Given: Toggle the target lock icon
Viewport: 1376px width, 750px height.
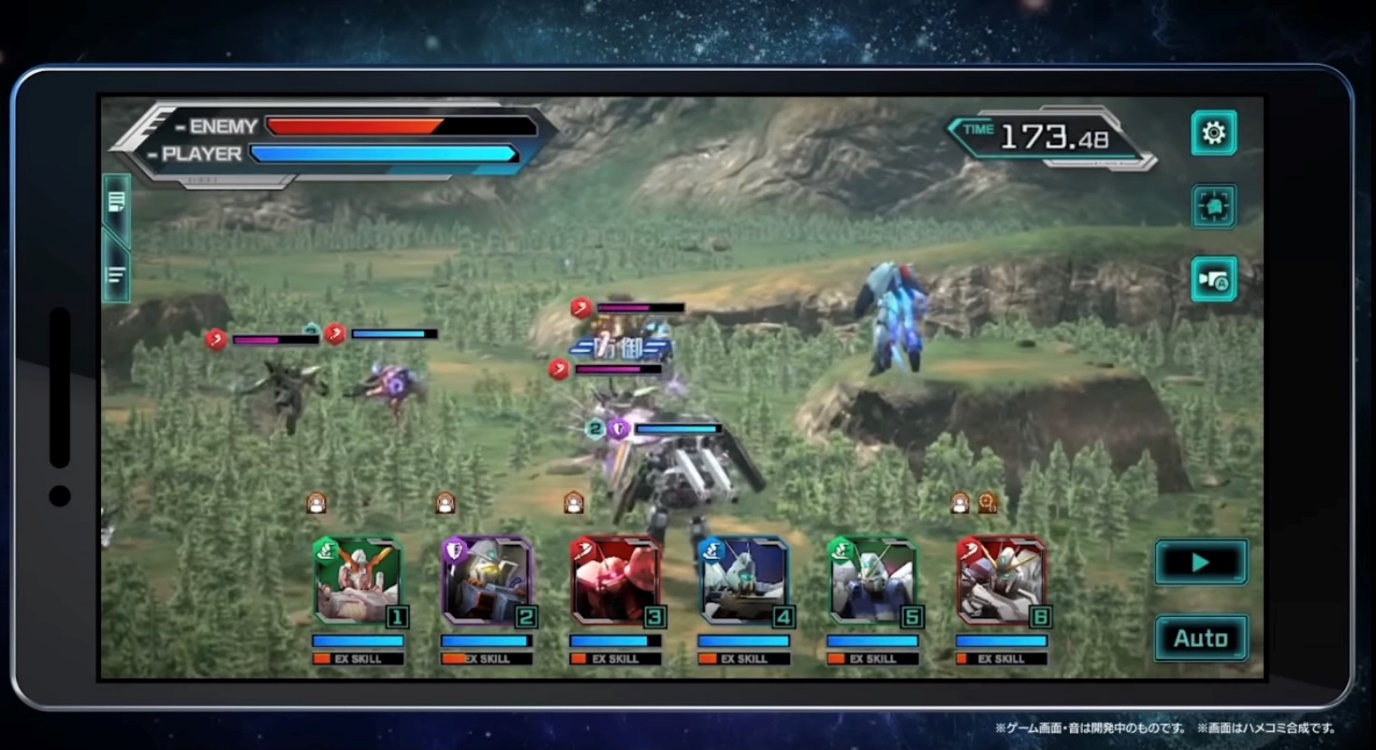Looking at the screenshot, I should (x=1213, y=206).
